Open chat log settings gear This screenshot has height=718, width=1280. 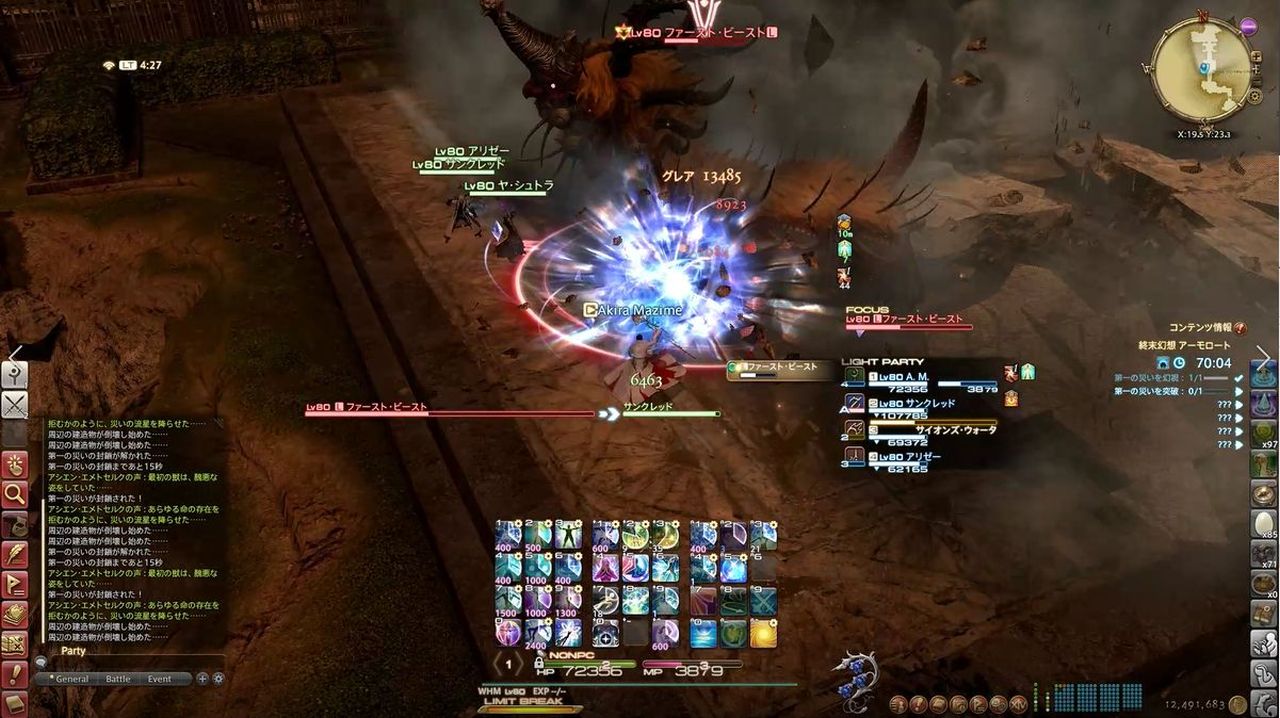(218, 679)
